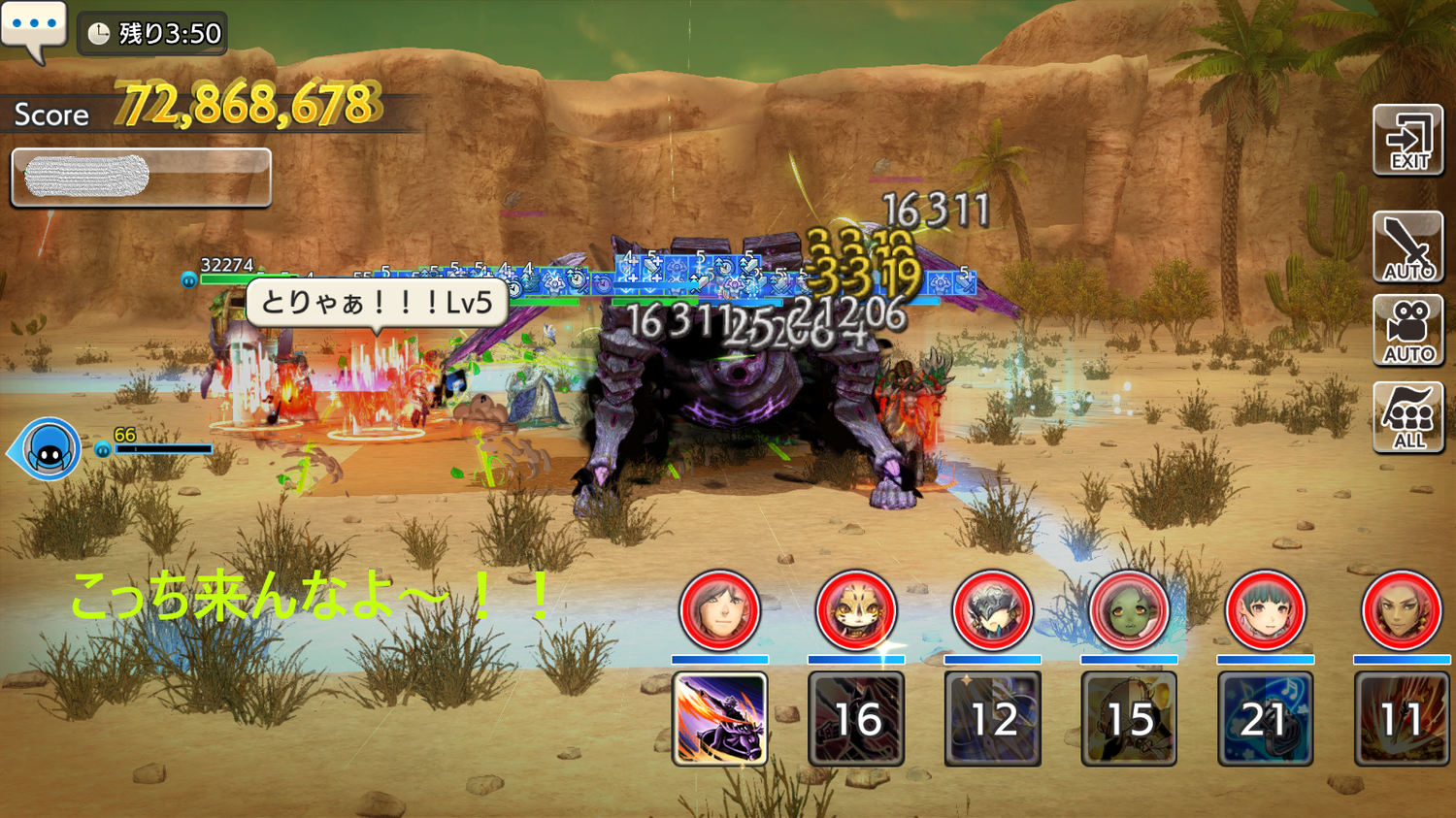1456x818 pixels.
Task: Select the skill with cooldown 12
Action: [x=993, y=719]
